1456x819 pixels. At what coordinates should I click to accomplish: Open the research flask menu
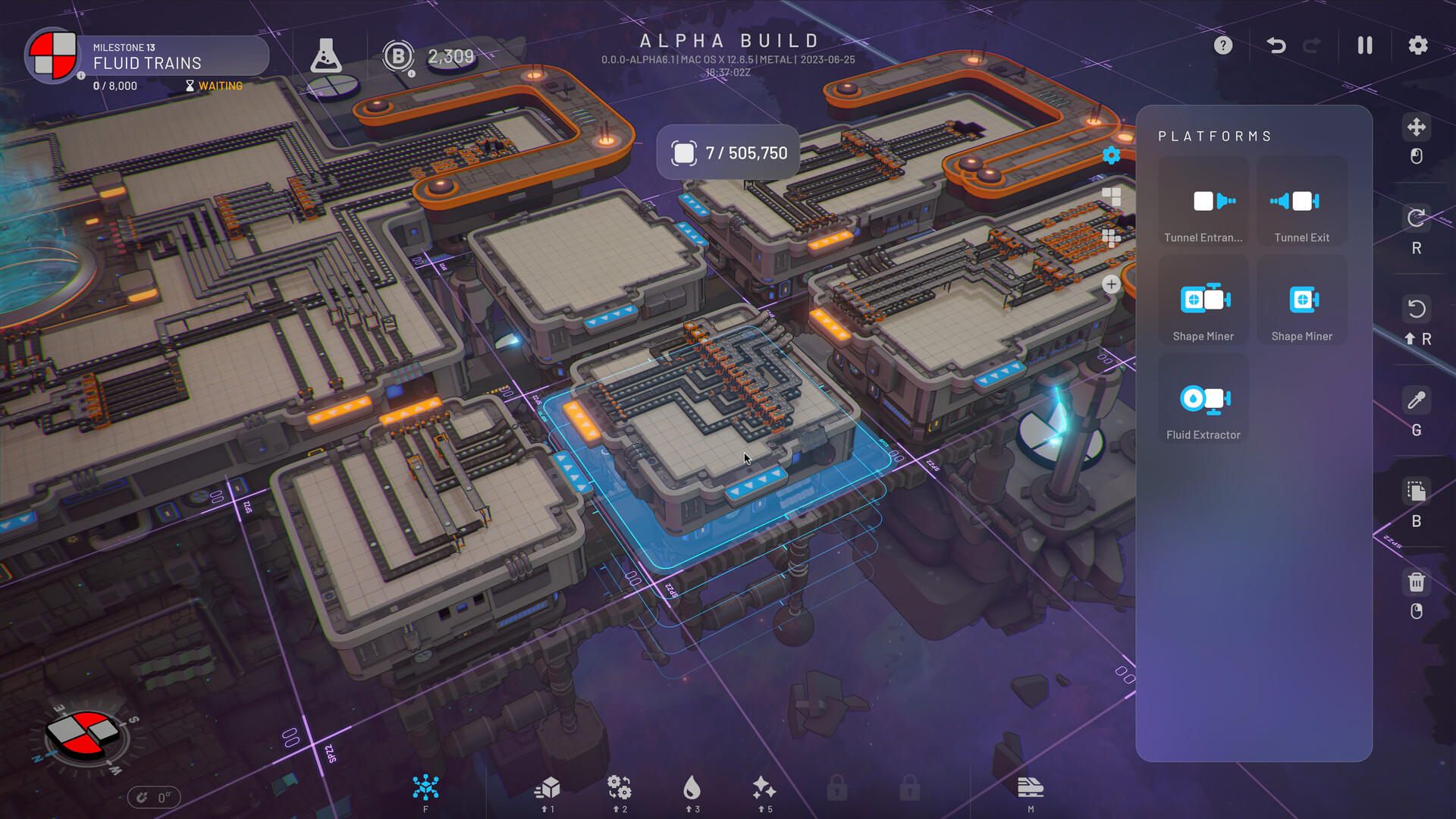tap(327, 57)
